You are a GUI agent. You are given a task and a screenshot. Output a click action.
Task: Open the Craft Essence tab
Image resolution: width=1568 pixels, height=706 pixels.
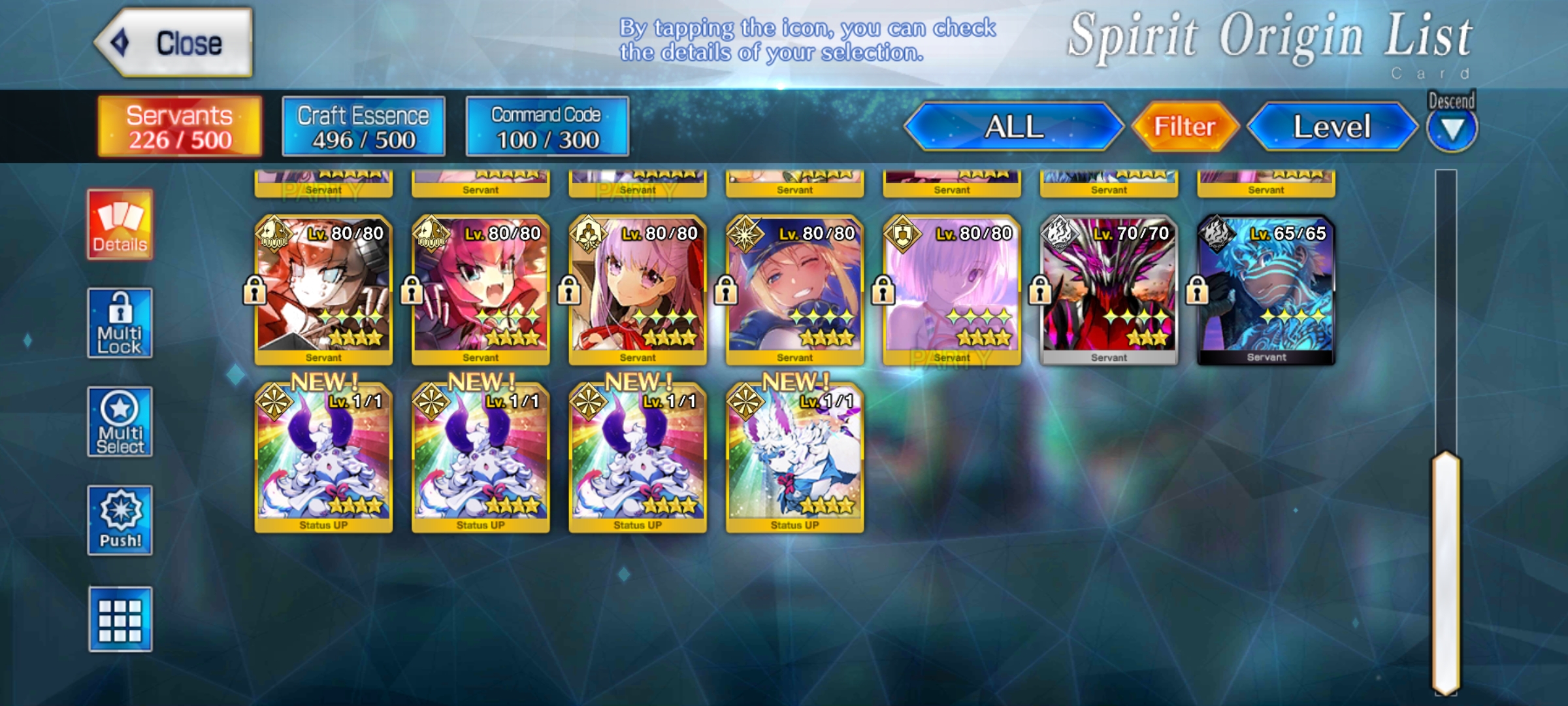[363, 127]
